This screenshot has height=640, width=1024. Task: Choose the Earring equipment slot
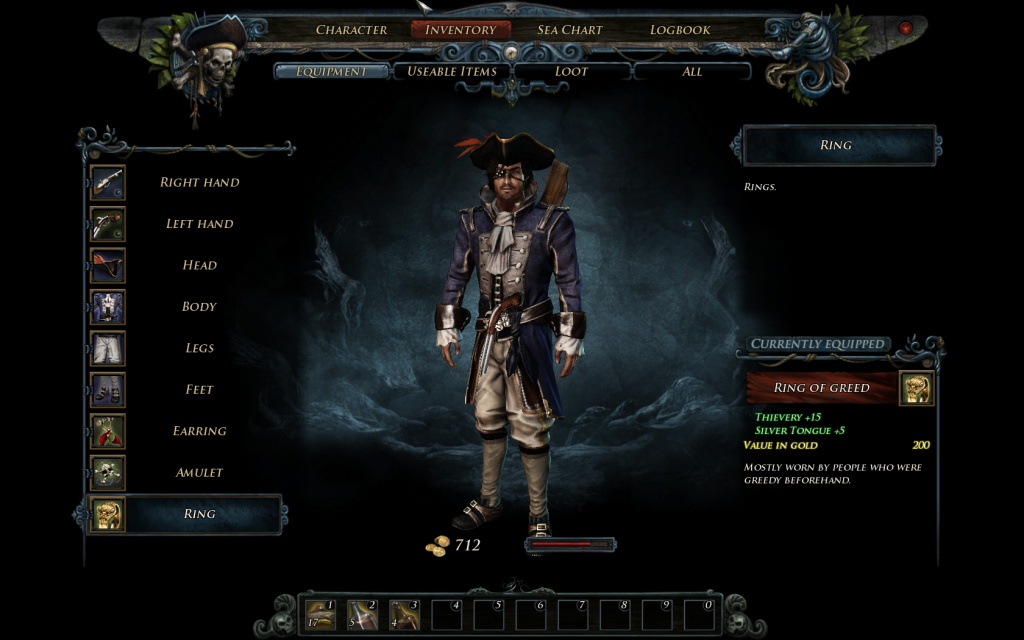(x=199, y=431)
